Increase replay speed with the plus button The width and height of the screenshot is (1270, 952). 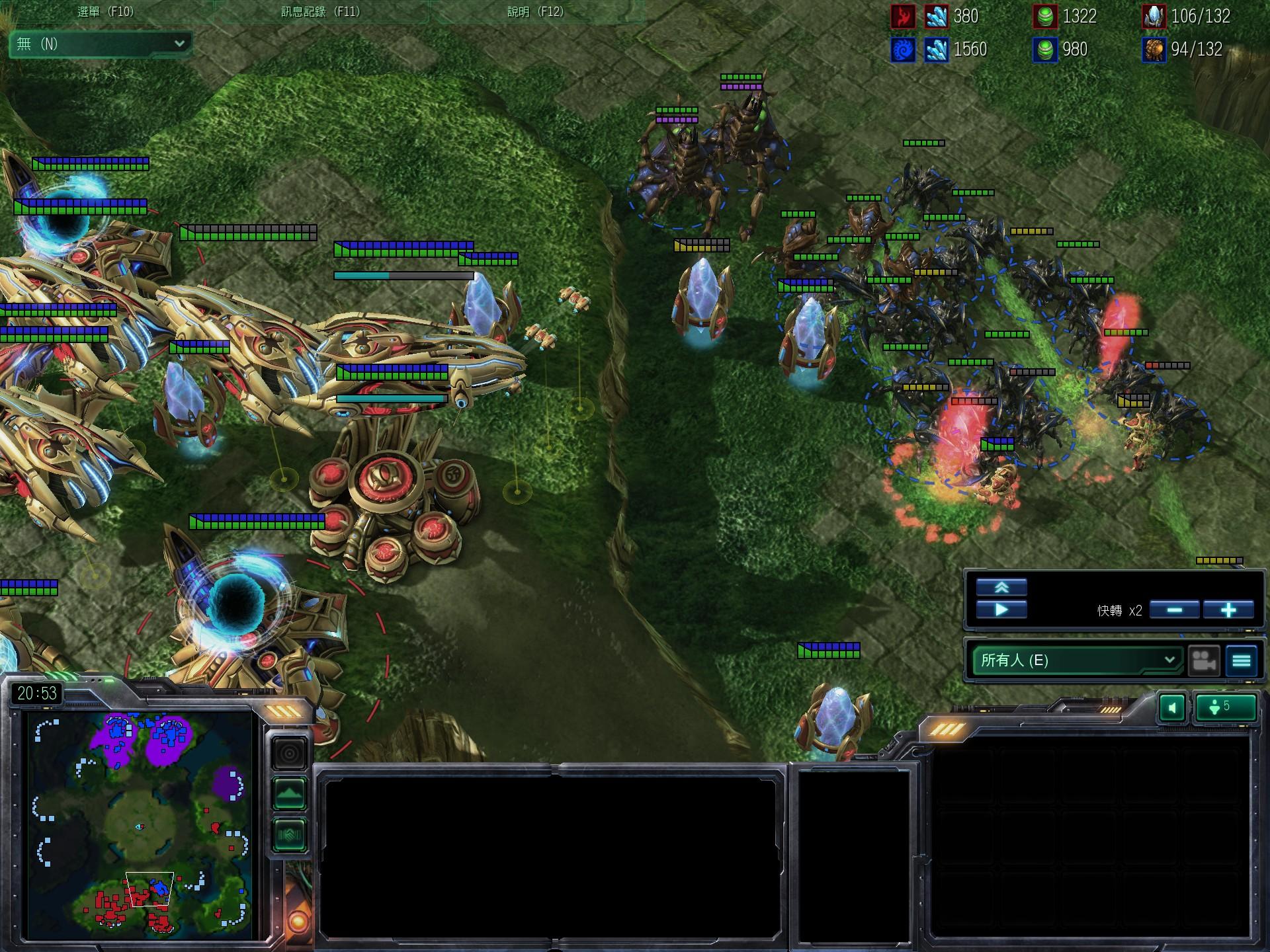1229,611
